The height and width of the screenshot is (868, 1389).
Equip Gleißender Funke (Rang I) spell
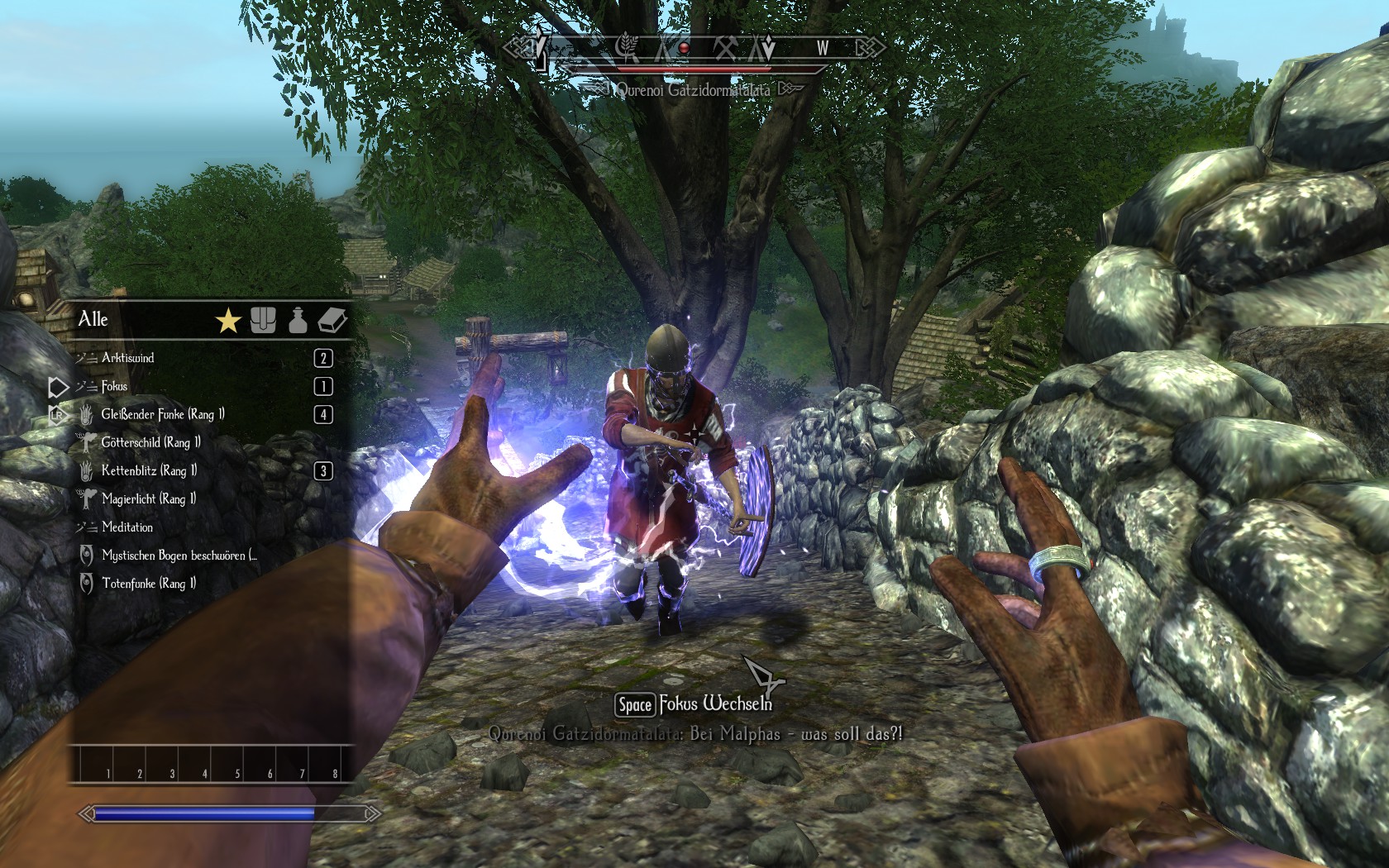pyautogui.click(x=163, y=414)
